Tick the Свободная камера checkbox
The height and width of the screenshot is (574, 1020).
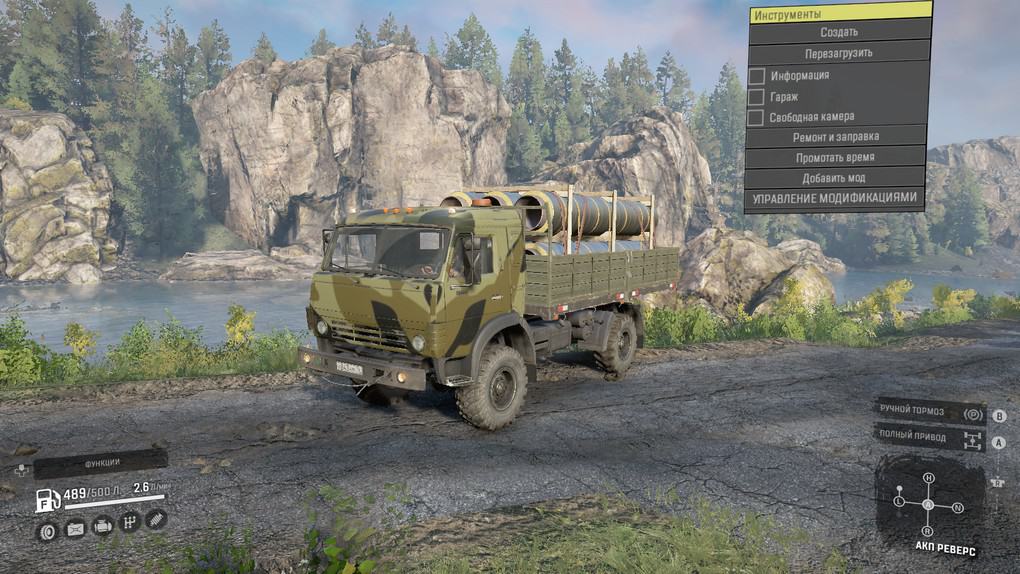click(757, 118)
